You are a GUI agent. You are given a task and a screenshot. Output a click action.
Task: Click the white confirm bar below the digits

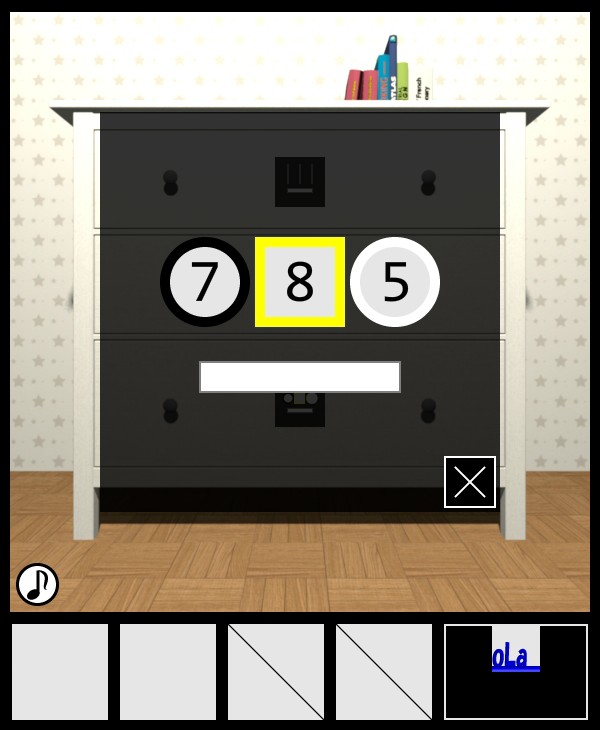[300, 377]
